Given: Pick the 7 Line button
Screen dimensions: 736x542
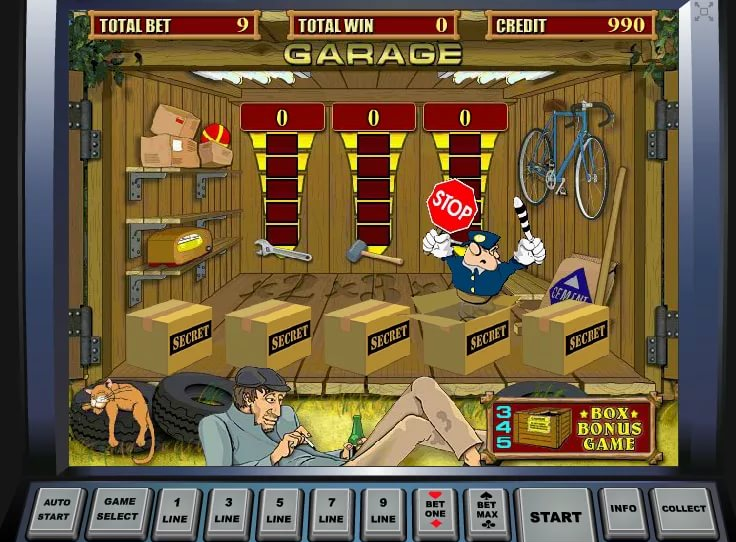Looking at the screenshot, I should pyautogui.click(x=332, y=513).
